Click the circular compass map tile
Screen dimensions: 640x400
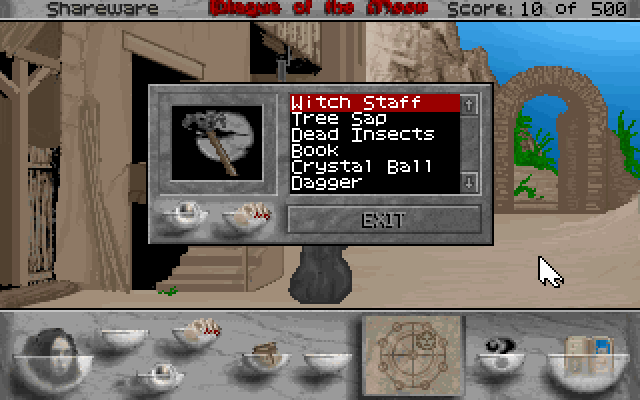click(413, 352)
